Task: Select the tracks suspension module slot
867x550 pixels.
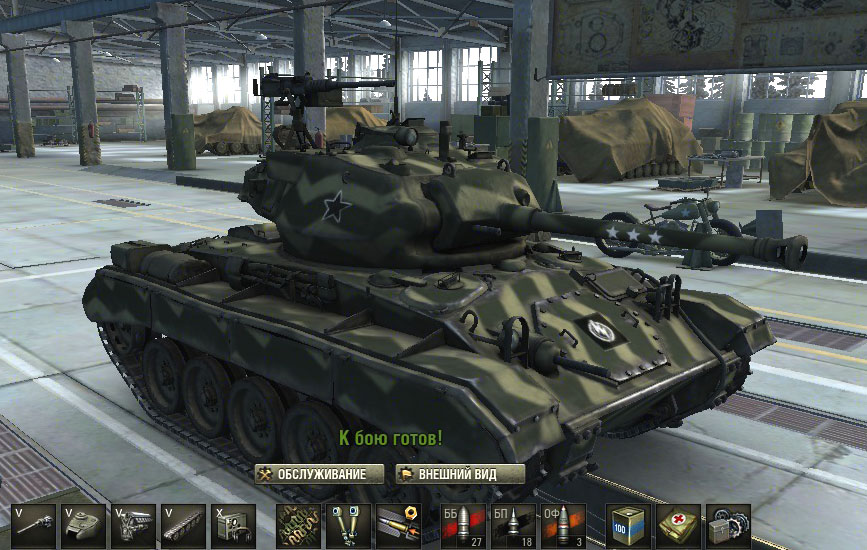Action: (182, 525)
